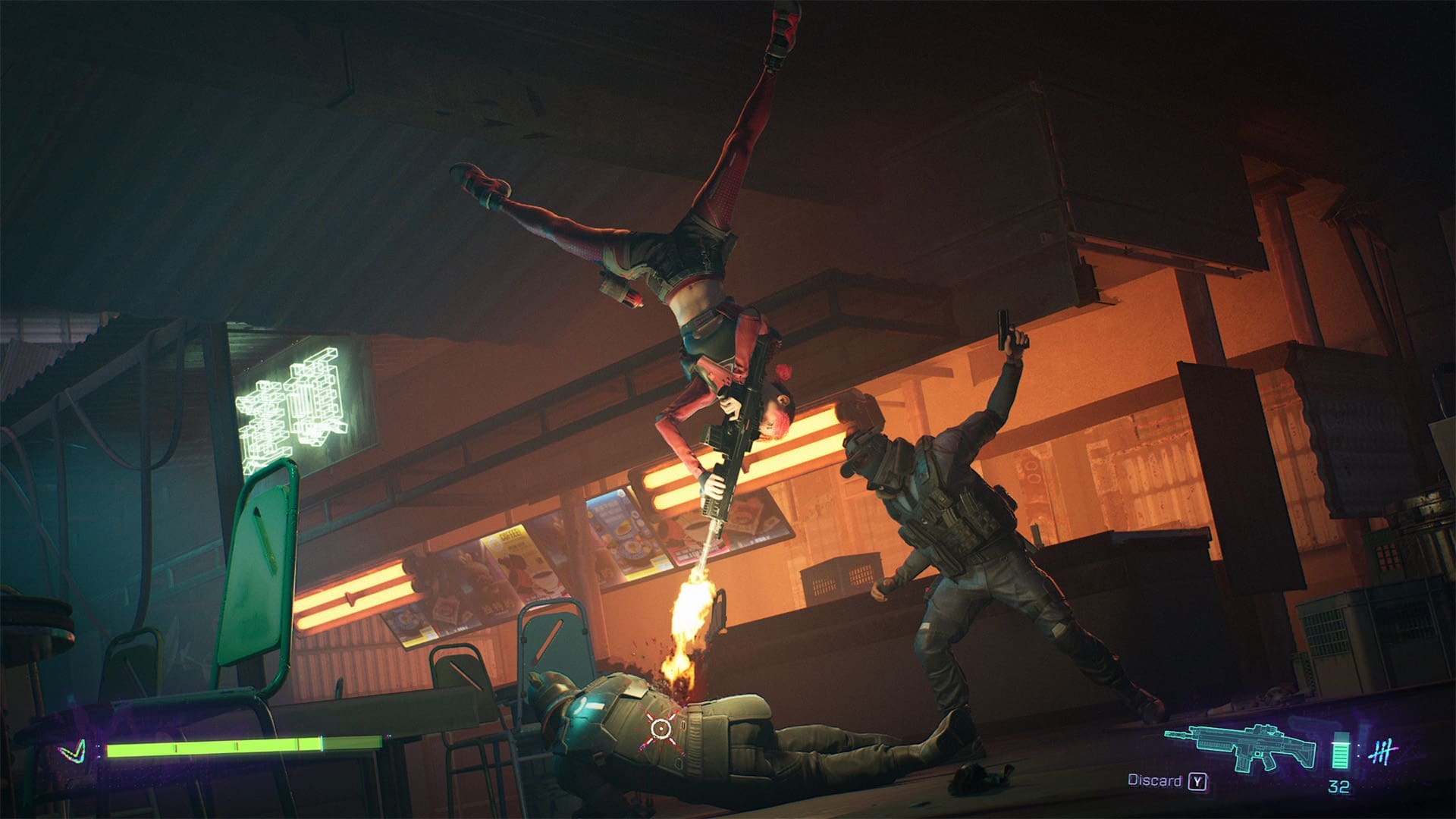Click the ammo magazine indicator icon
The height and width of the screenshot is (819, 1456).
[1340, 751]
